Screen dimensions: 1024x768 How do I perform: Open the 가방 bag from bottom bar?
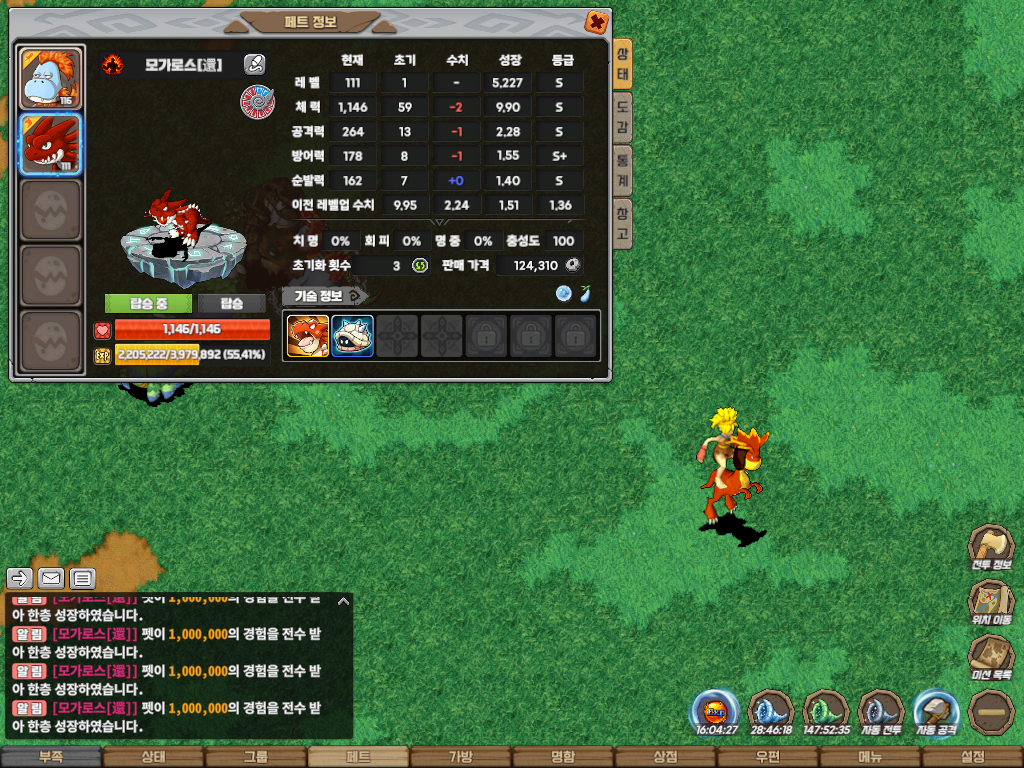point(460,757)
